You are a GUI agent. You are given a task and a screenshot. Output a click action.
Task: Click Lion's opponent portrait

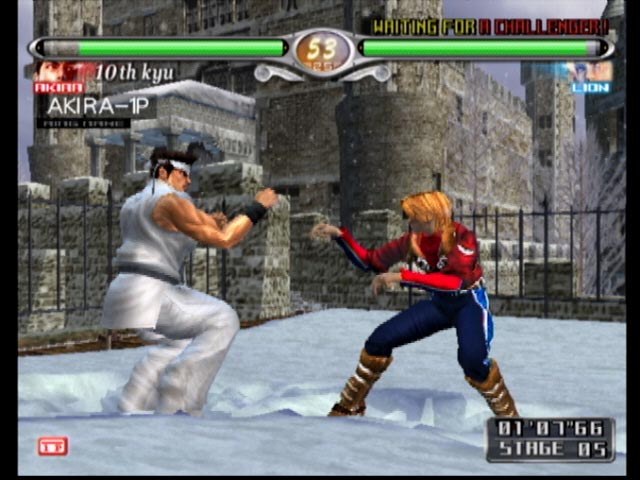pos(590,71)
